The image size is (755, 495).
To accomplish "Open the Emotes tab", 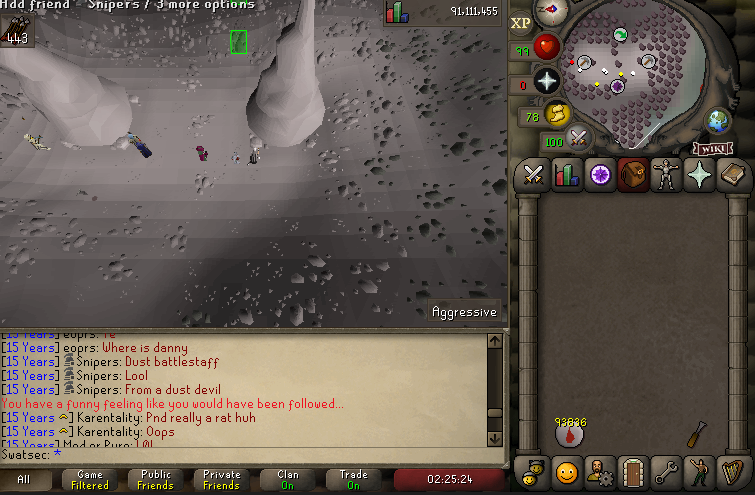I will 698,470.
